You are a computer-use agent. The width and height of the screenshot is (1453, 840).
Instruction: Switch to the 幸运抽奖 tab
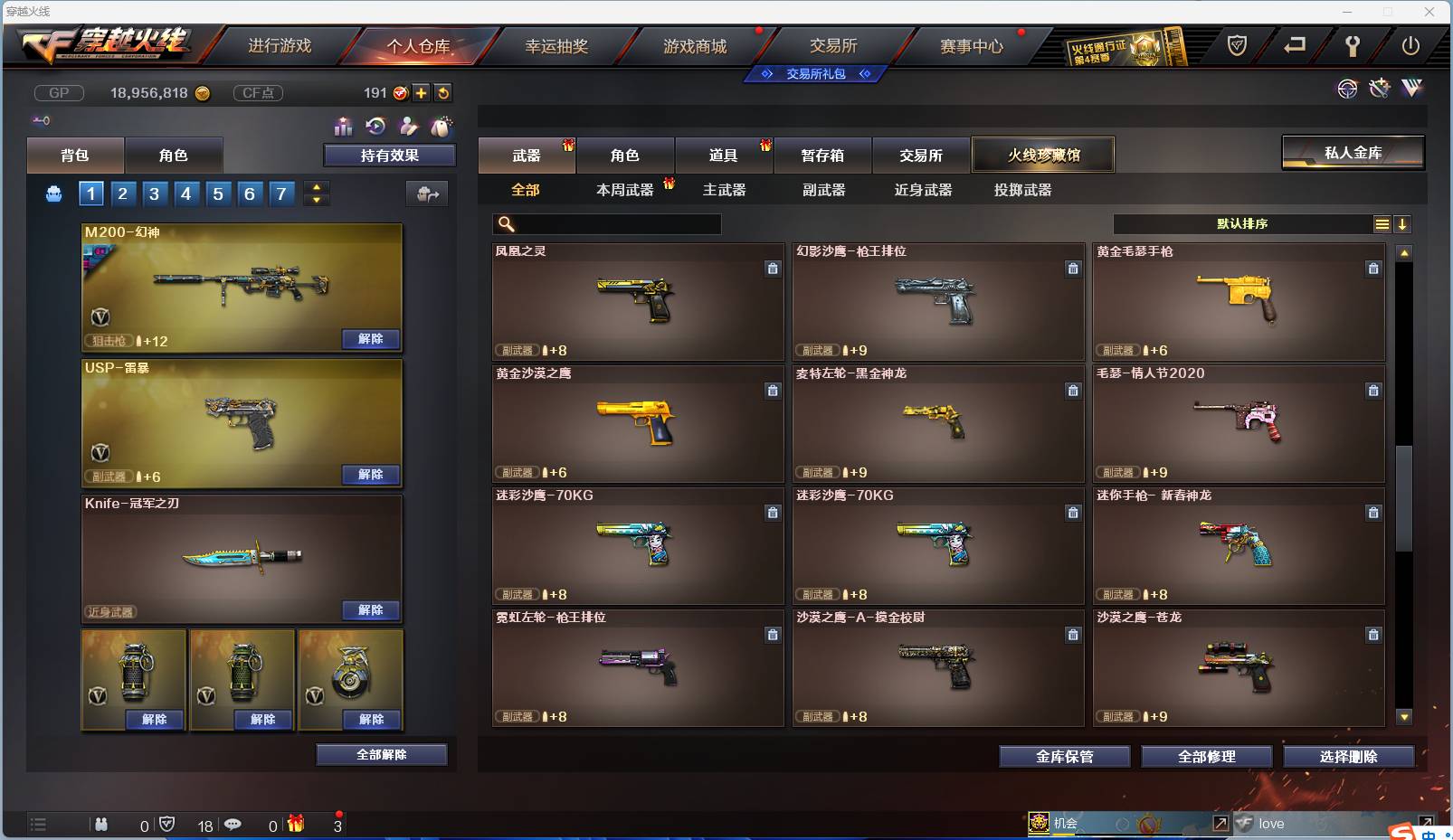pos(558,44)
